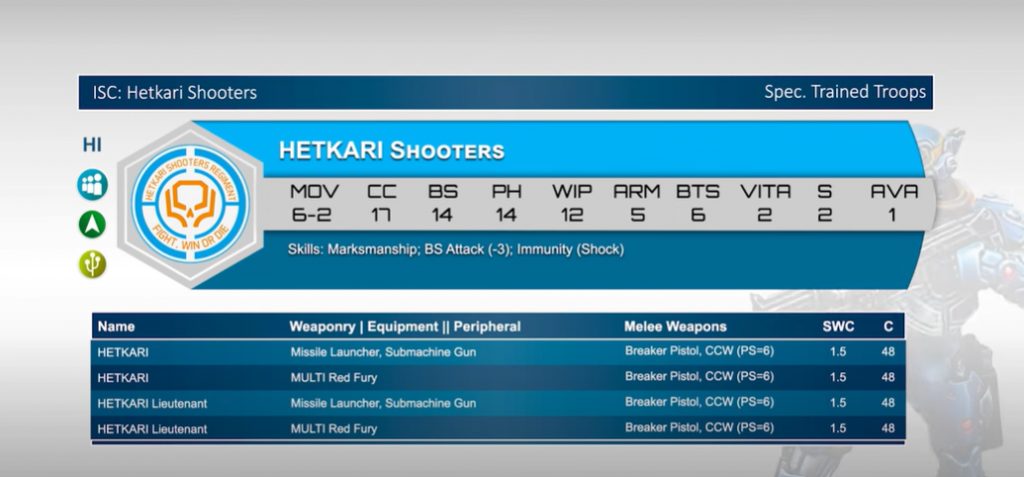Click the yellow-green USB symbol icon
Screen dimensions: 1024x477
93,264
